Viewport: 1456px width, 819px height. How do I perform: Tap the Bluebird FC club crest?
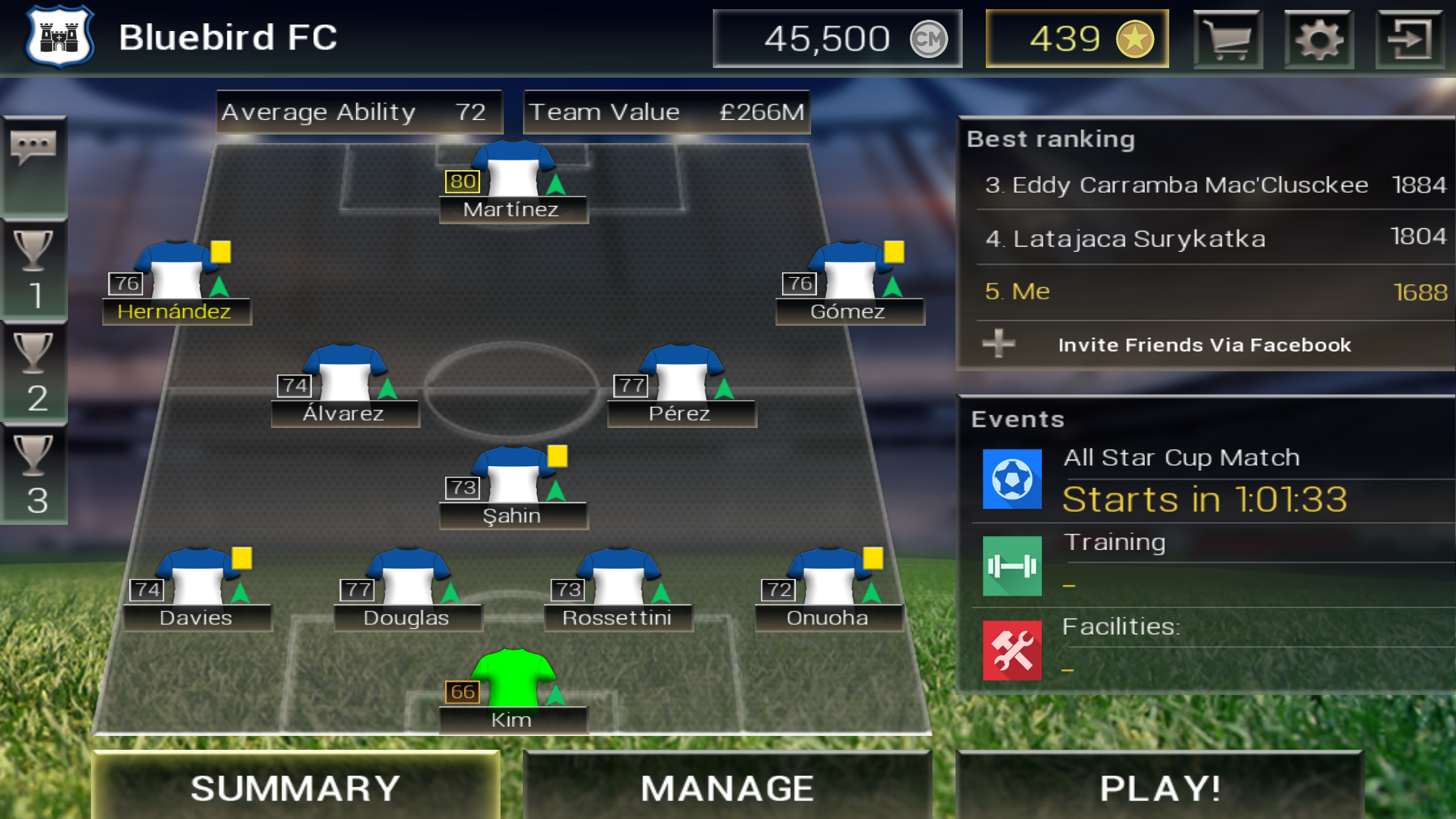(x=60, y=36)
